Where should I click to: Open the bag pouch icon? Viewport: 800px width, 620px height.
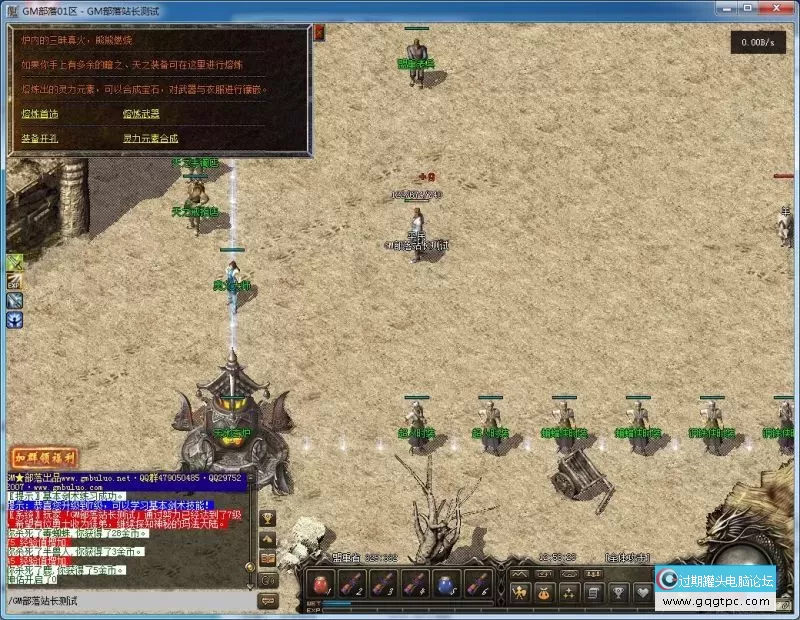click(x=545, y=592)
